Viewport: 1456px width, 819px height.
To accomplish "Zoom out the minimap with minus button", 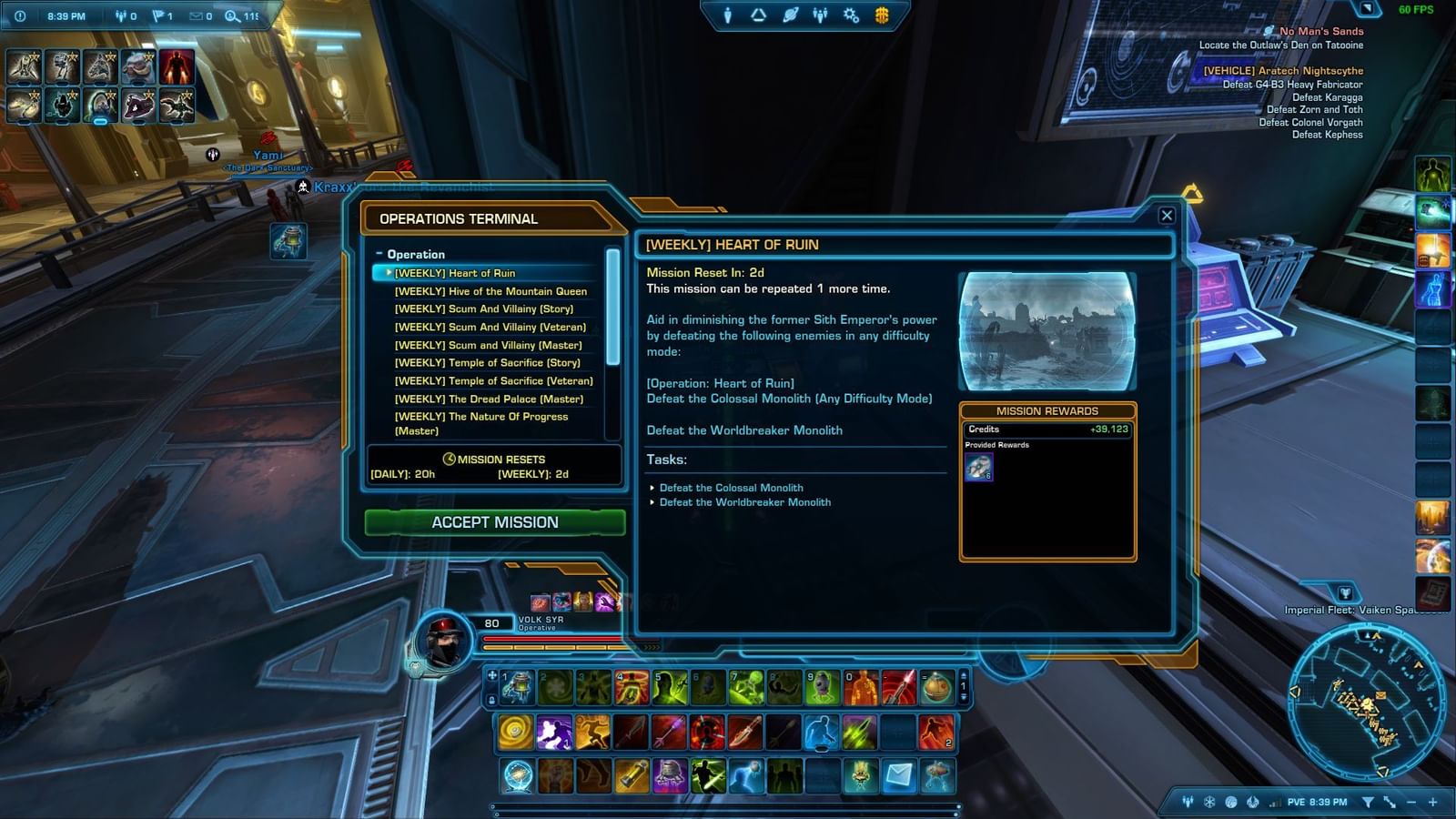I will point(1410,803).
